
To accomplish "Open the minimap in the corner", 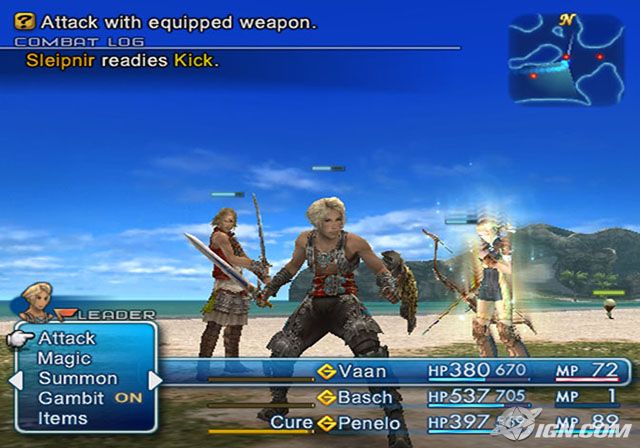I will point(566,57).
